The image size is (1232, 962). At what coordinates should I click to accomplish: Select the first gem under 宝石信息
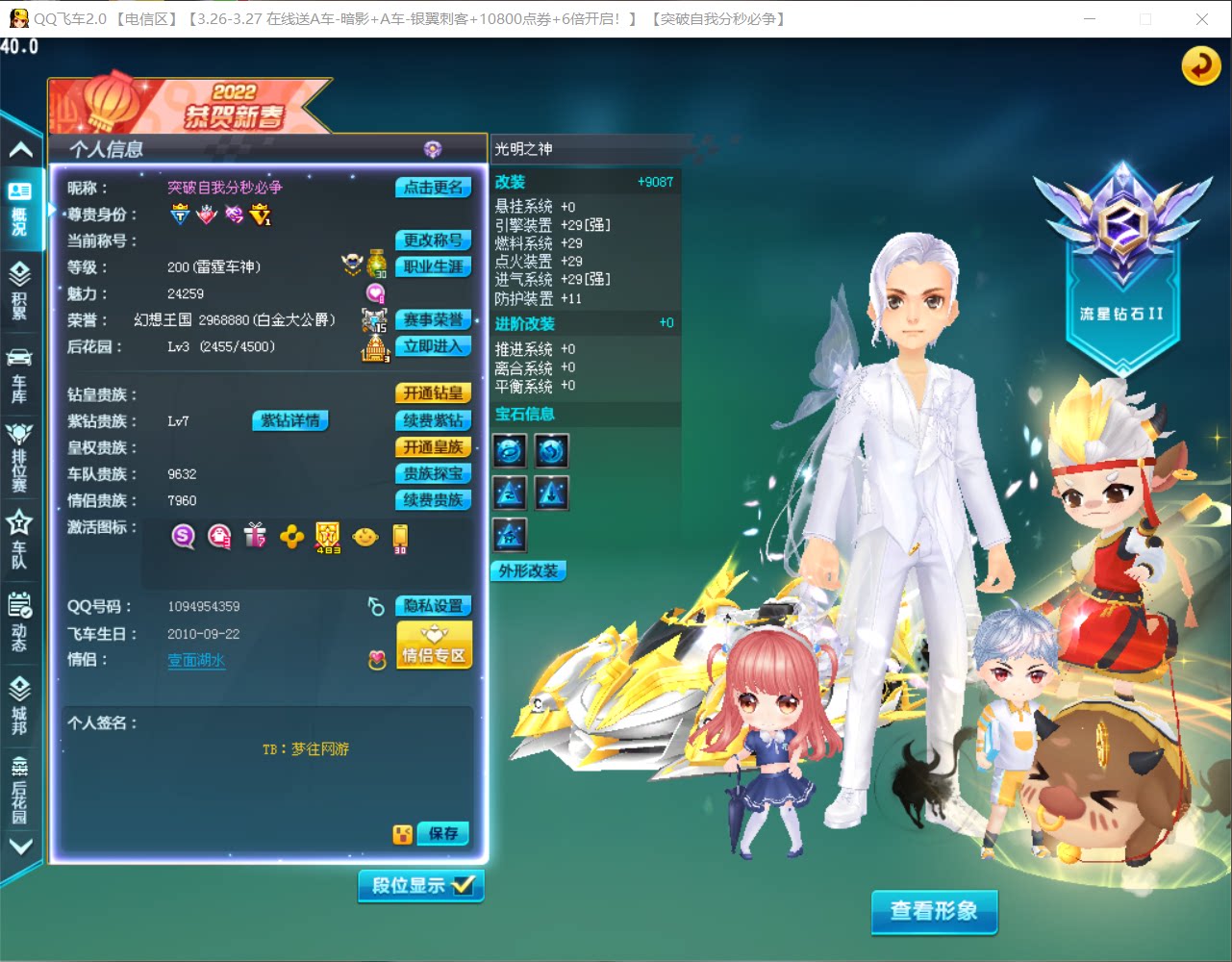click(x=509, y=450)
